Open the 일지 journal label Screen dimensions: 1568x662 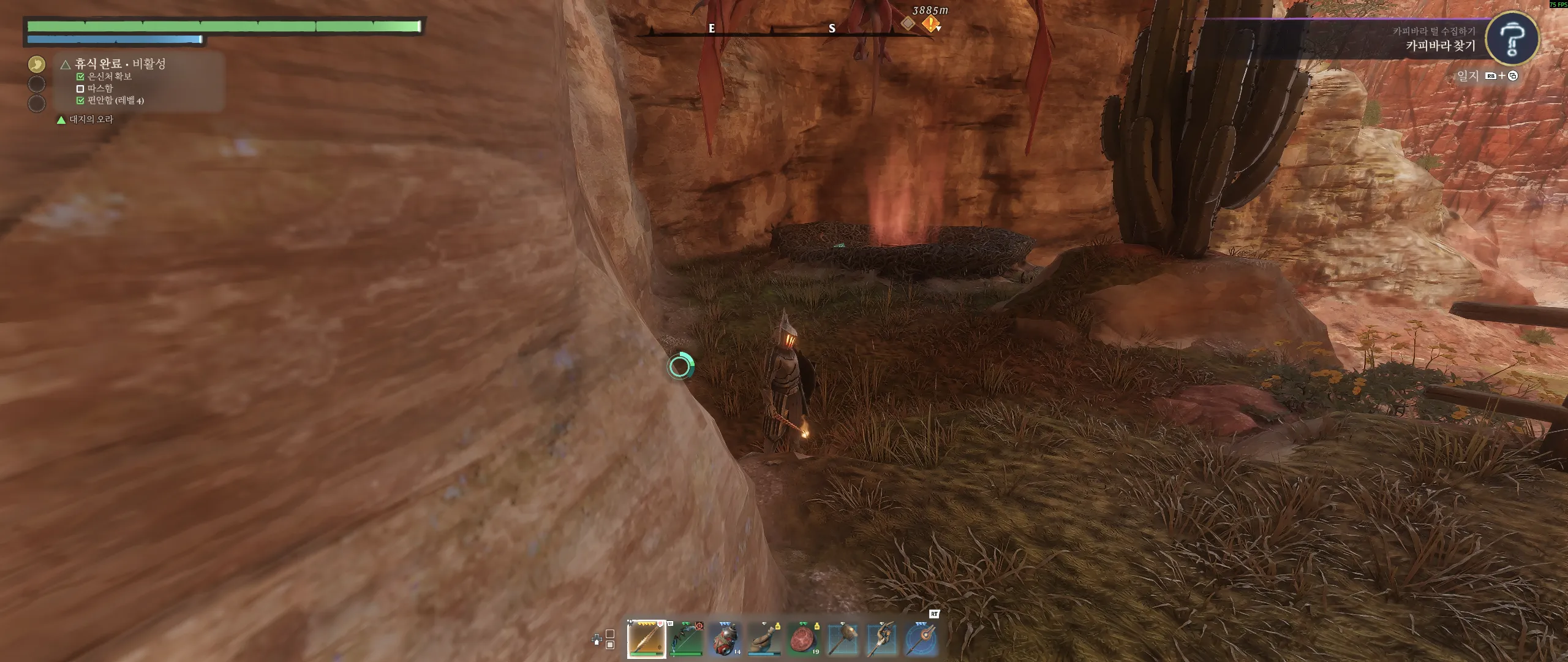coord(1468,75)
